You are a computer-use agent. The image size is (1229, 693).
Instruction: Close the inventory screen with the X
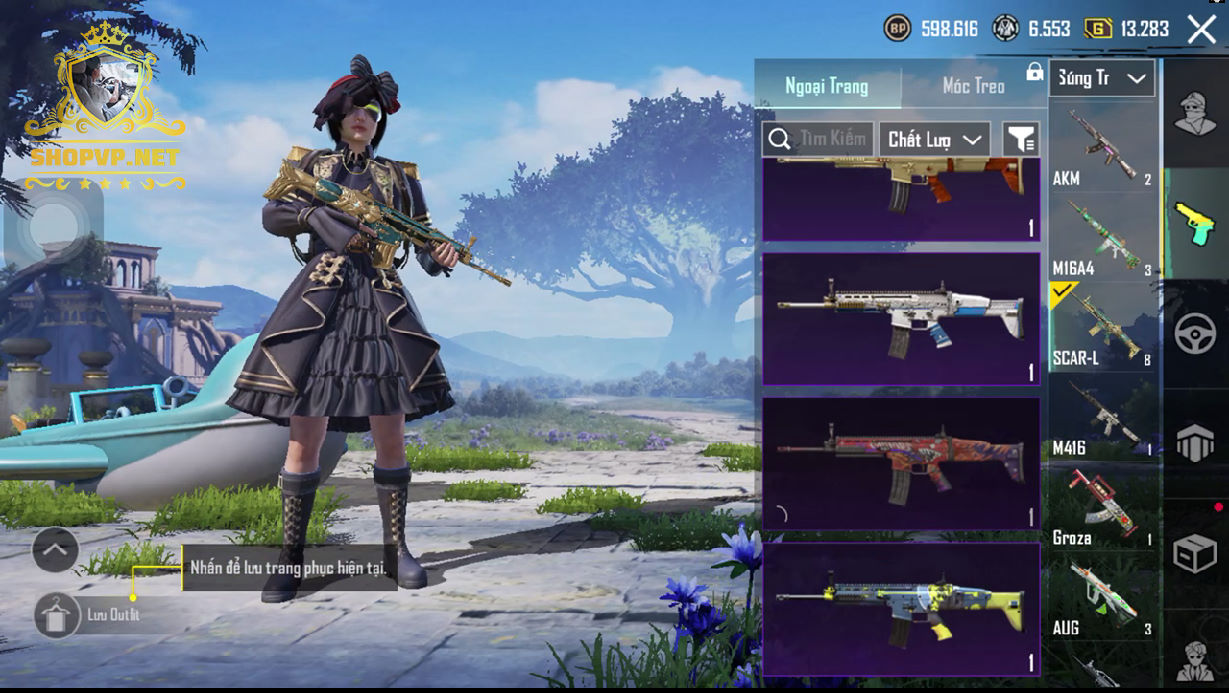coord(1201,29)
